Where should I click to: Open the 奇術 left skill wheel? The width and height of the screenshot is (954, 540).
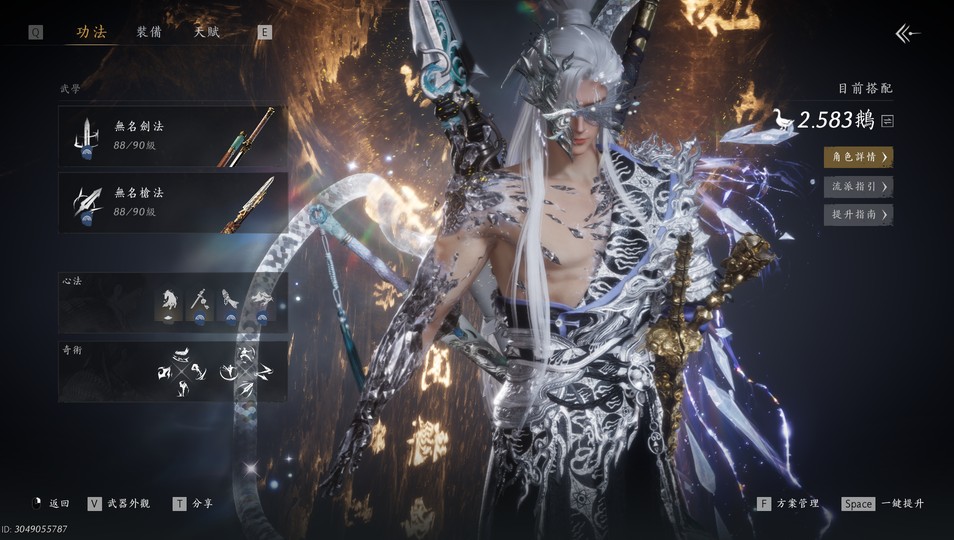[x=181, y=372]
